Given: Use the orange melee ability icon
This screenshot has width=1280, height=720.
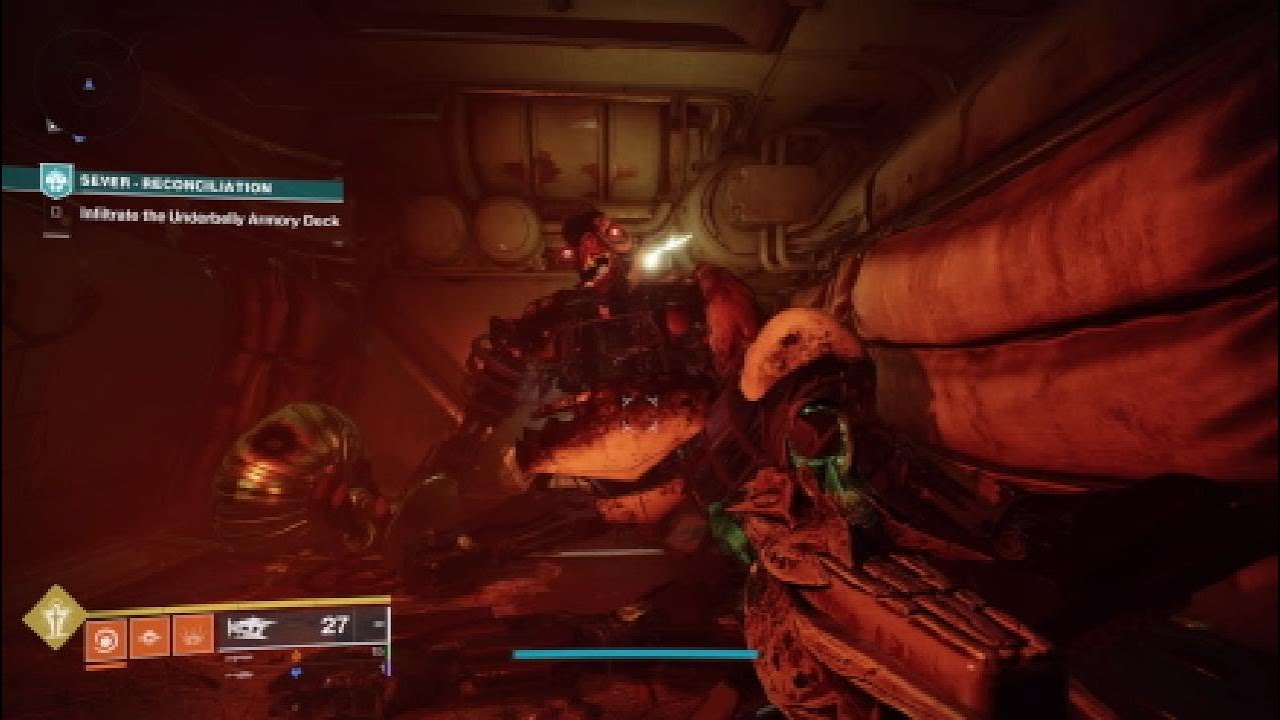Looking at the screenshot, I should click(x=150, y=636).
